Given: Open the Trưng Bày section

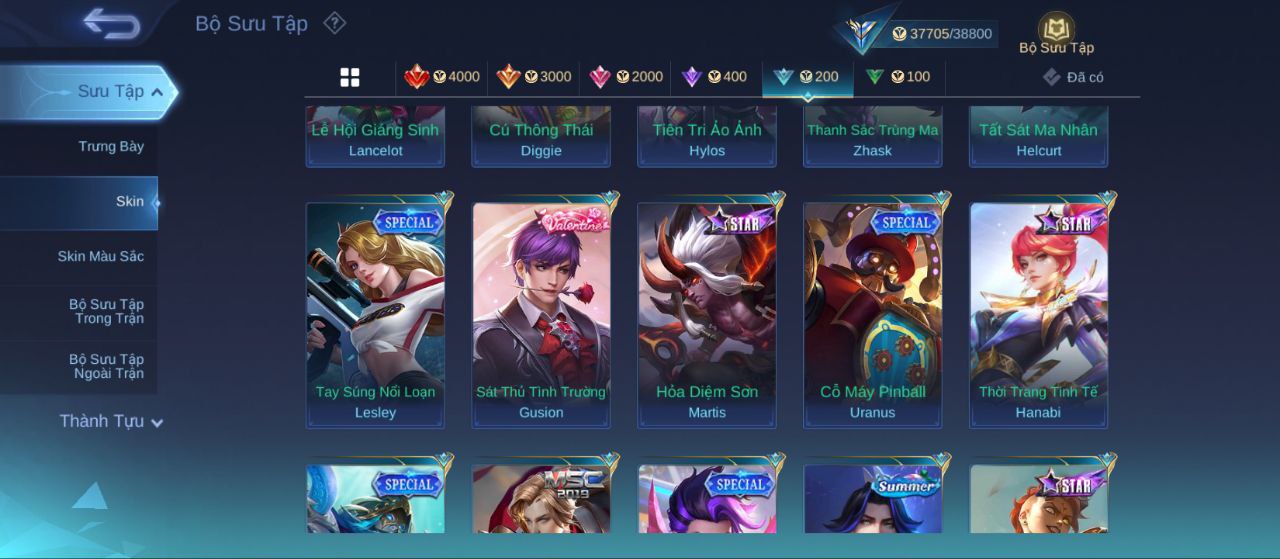Looking at the screenshot, I should 111,147.
